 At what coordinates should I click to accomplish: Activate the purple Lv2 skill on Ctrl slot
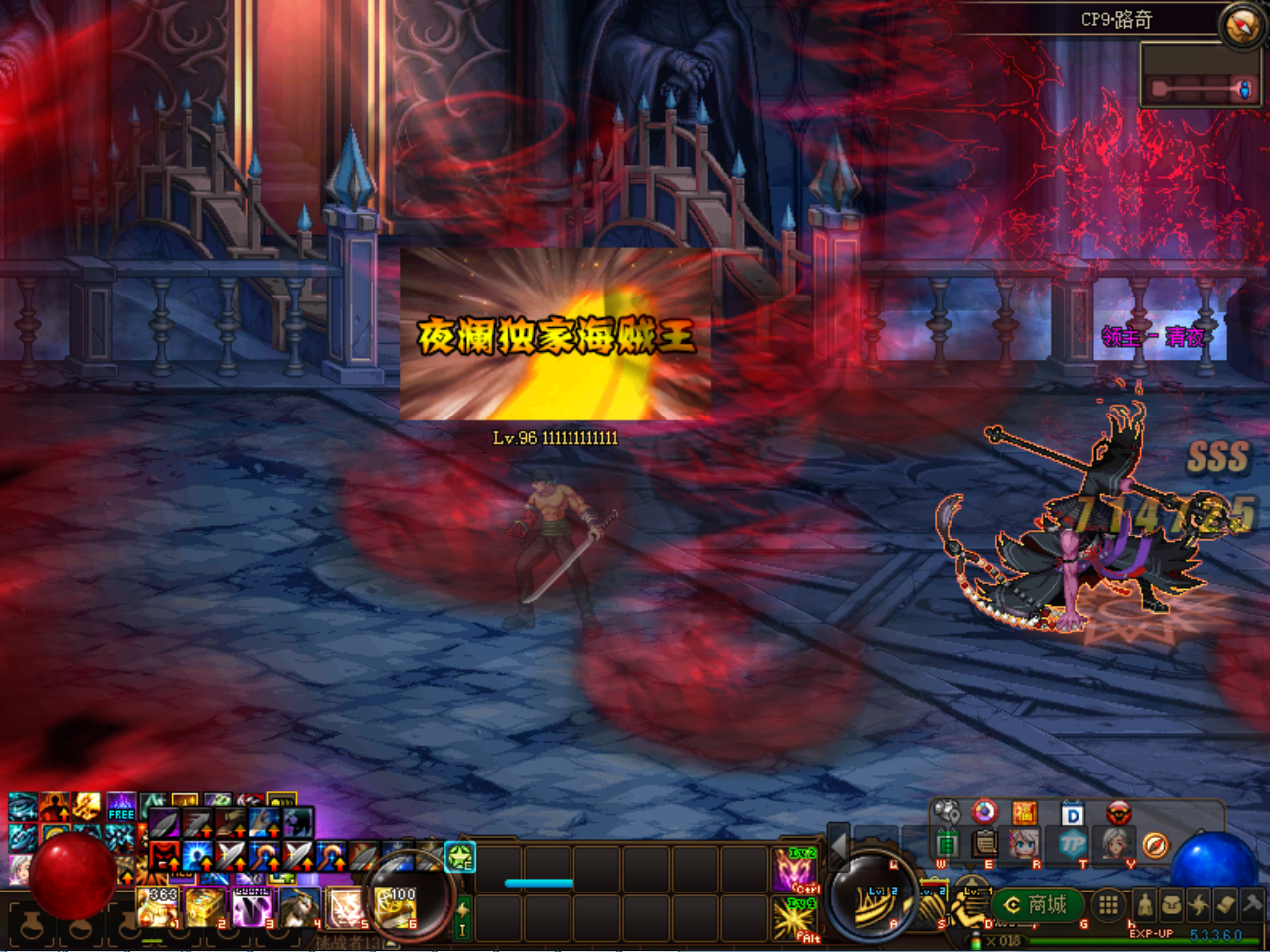[795, 870]
